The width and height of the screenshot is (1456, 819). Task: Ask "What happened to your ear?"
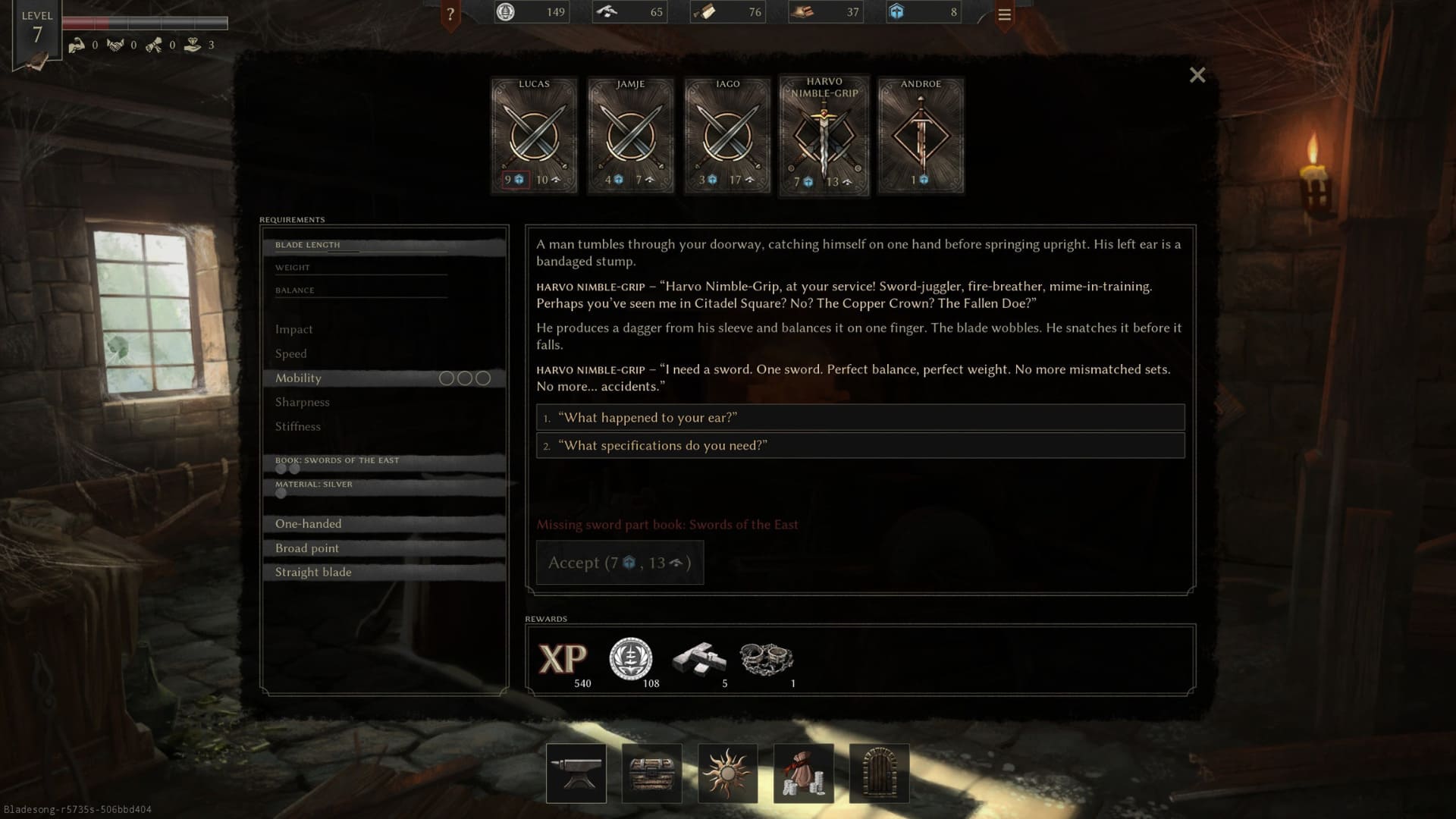[x=860, y=418]
